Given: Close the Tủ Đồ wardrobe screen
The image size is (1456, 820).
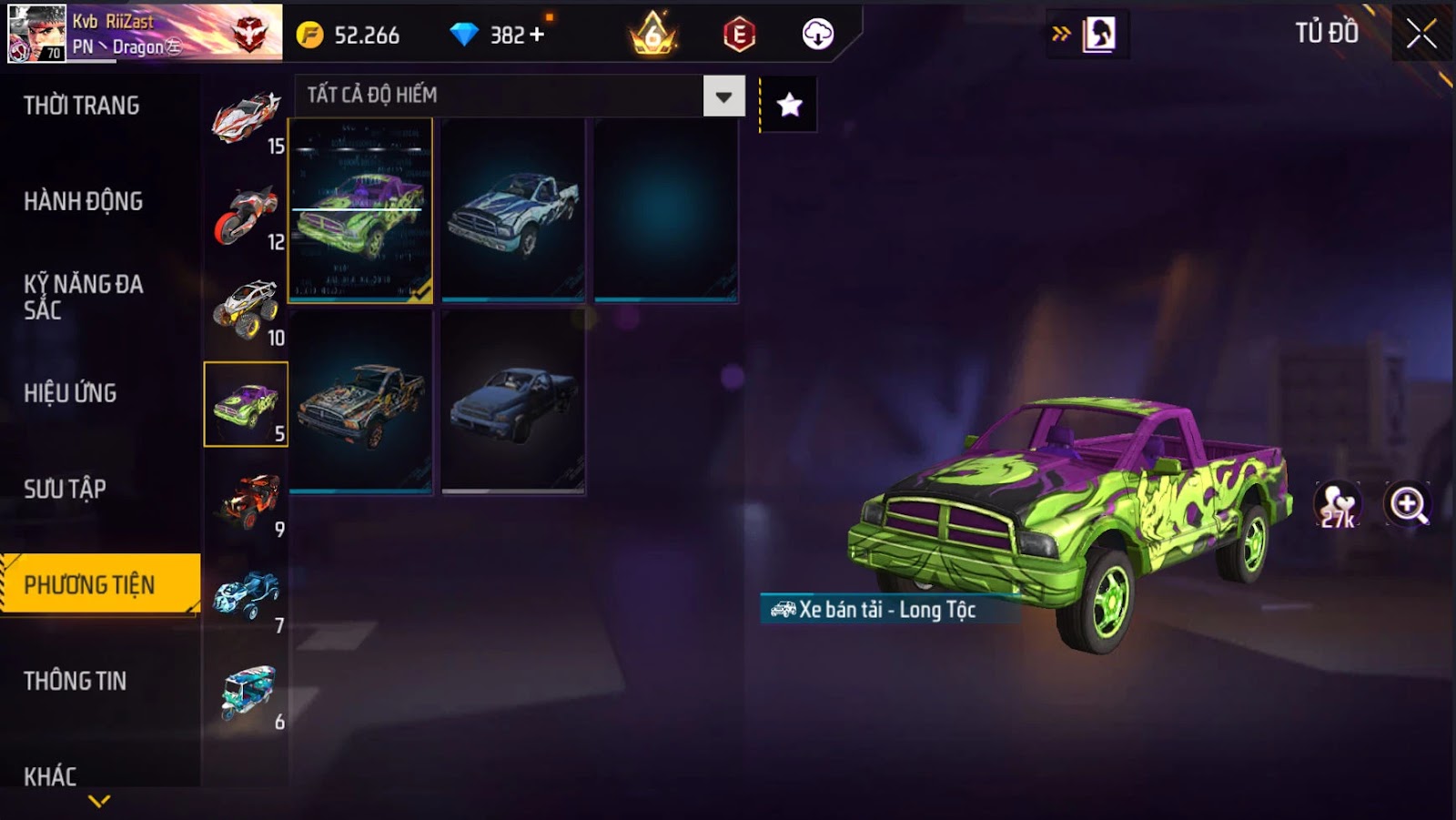Looking at the screenshot, I should (1421, 35).
